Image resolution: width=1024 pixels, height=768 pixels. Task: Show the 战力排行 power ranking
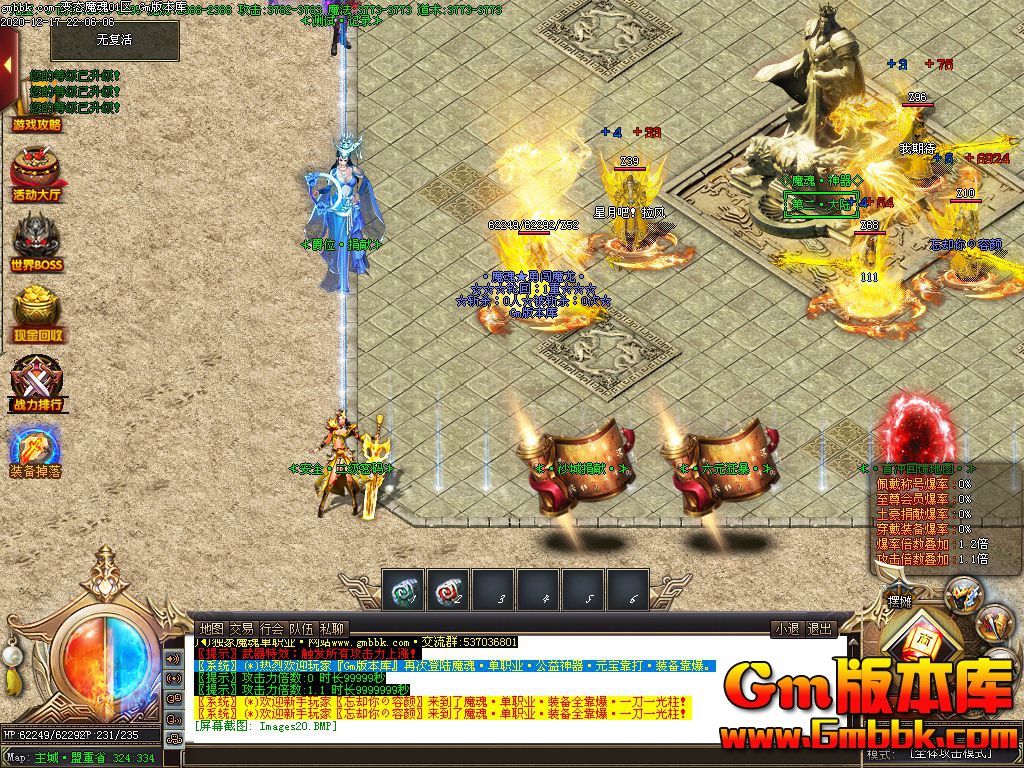[37, 385]
